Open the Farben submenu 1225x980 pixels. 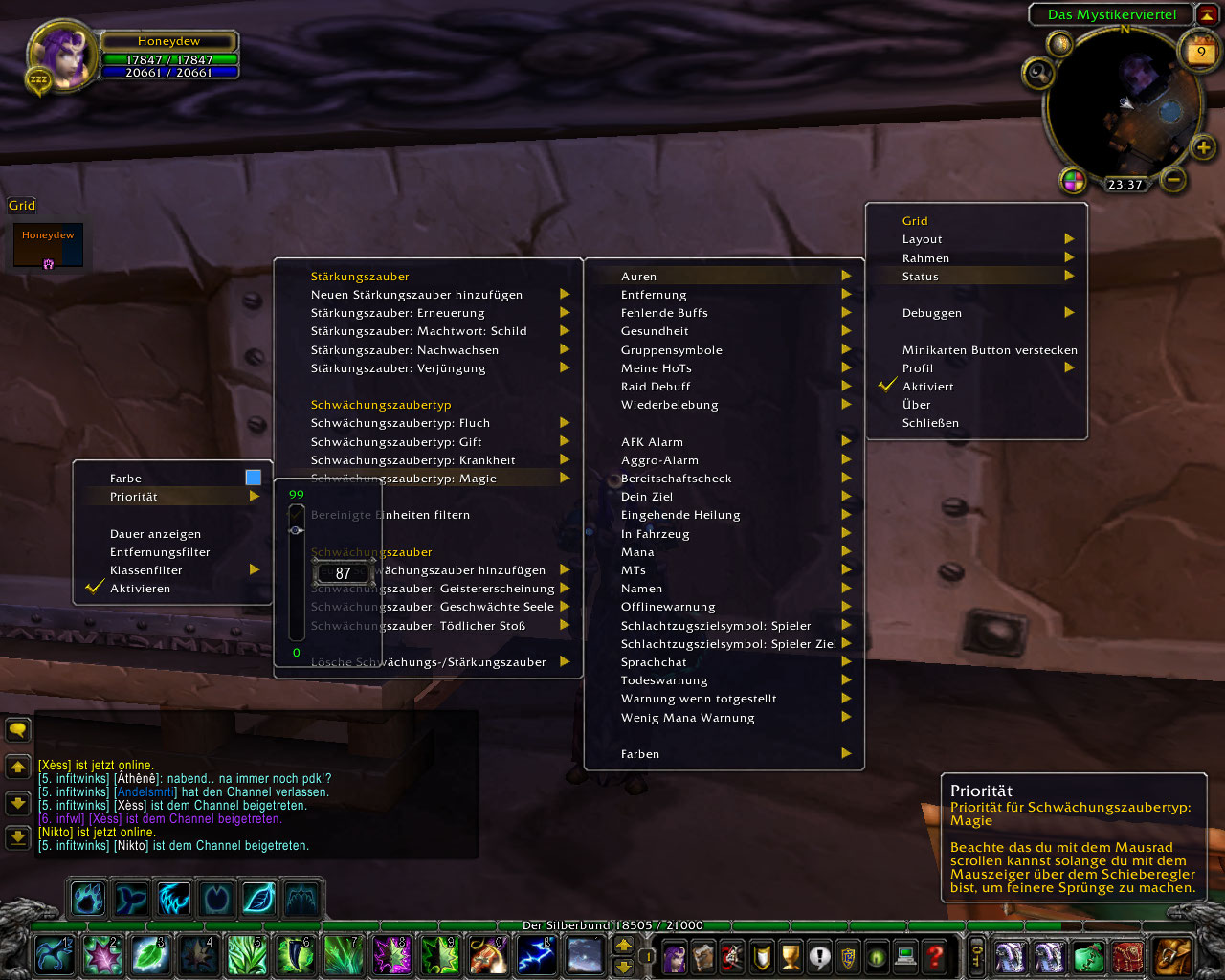tap(640, 754)
